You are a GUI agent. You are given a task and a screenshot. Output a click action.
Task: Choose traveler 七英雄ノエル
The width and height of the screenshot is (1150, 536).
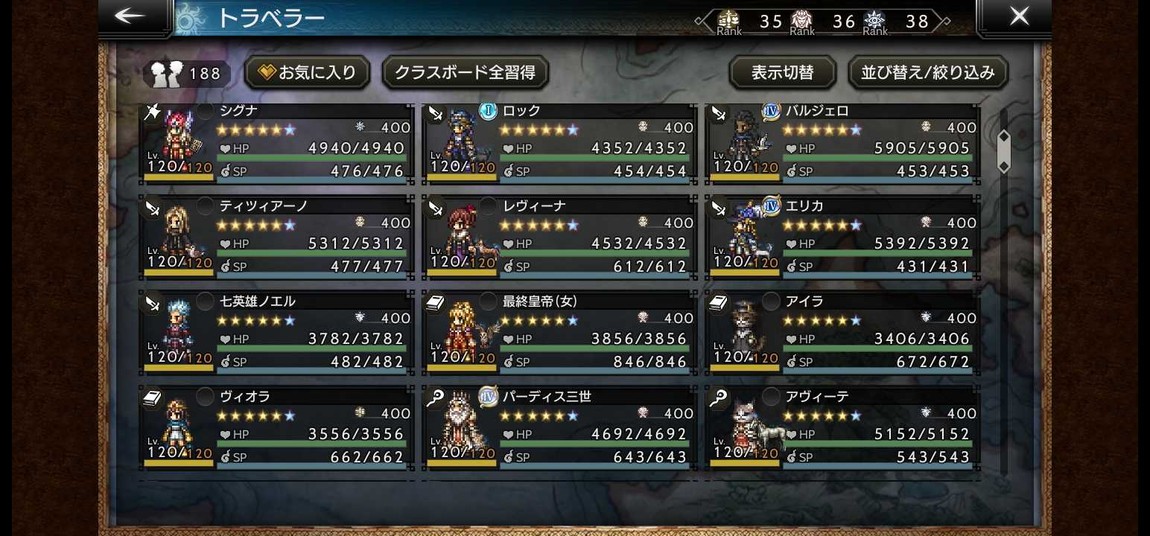click(277, 334)
